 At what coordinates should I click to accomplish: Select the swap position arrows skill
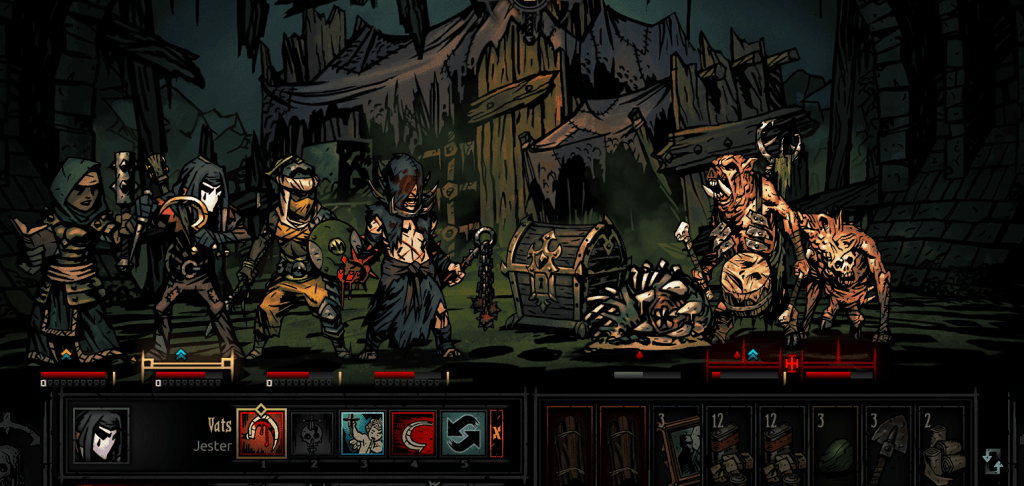click(463, 434)
